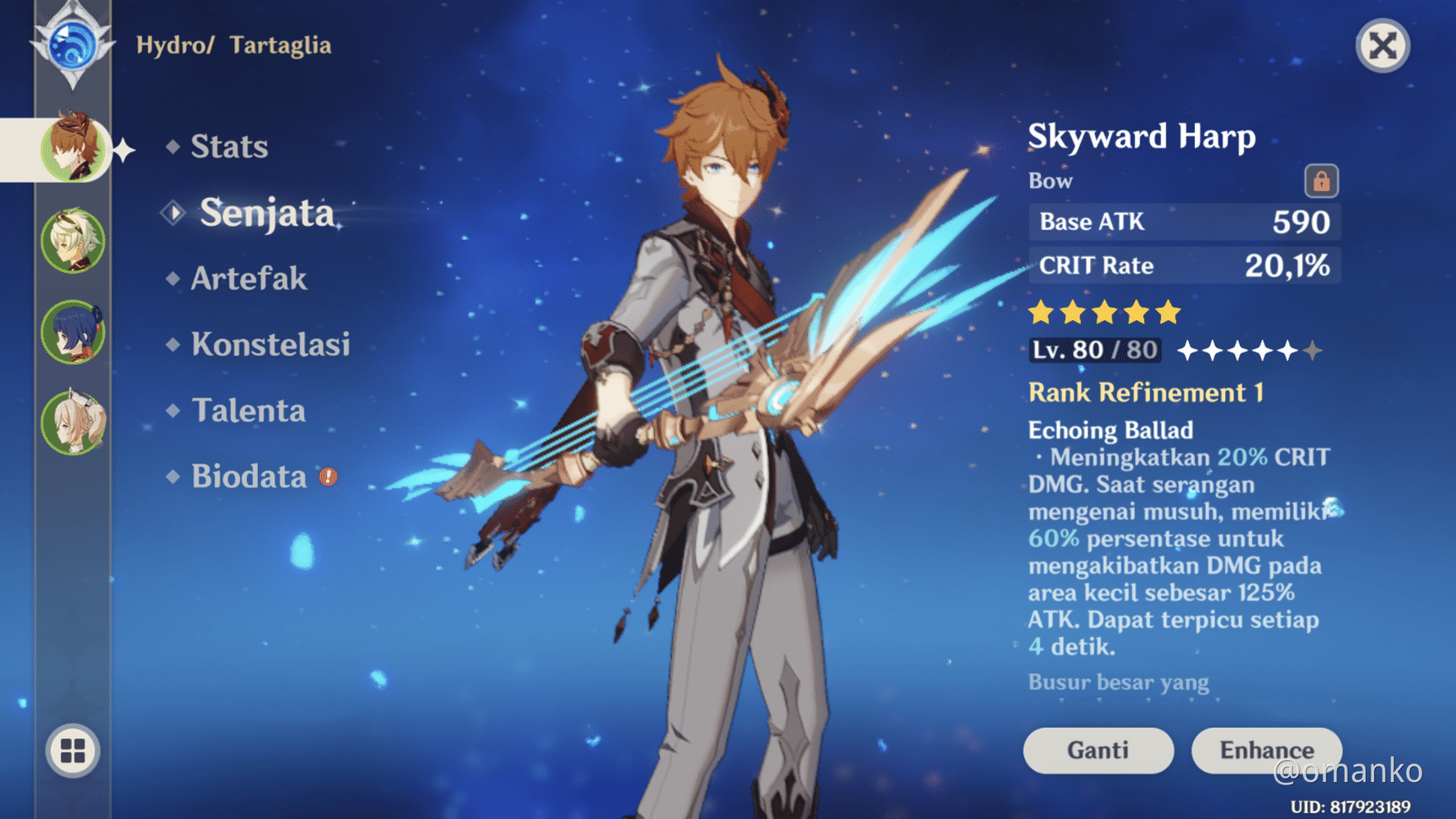
Task: Open the Artefak section
Action: pyautogui.click(x=247, y=279)
